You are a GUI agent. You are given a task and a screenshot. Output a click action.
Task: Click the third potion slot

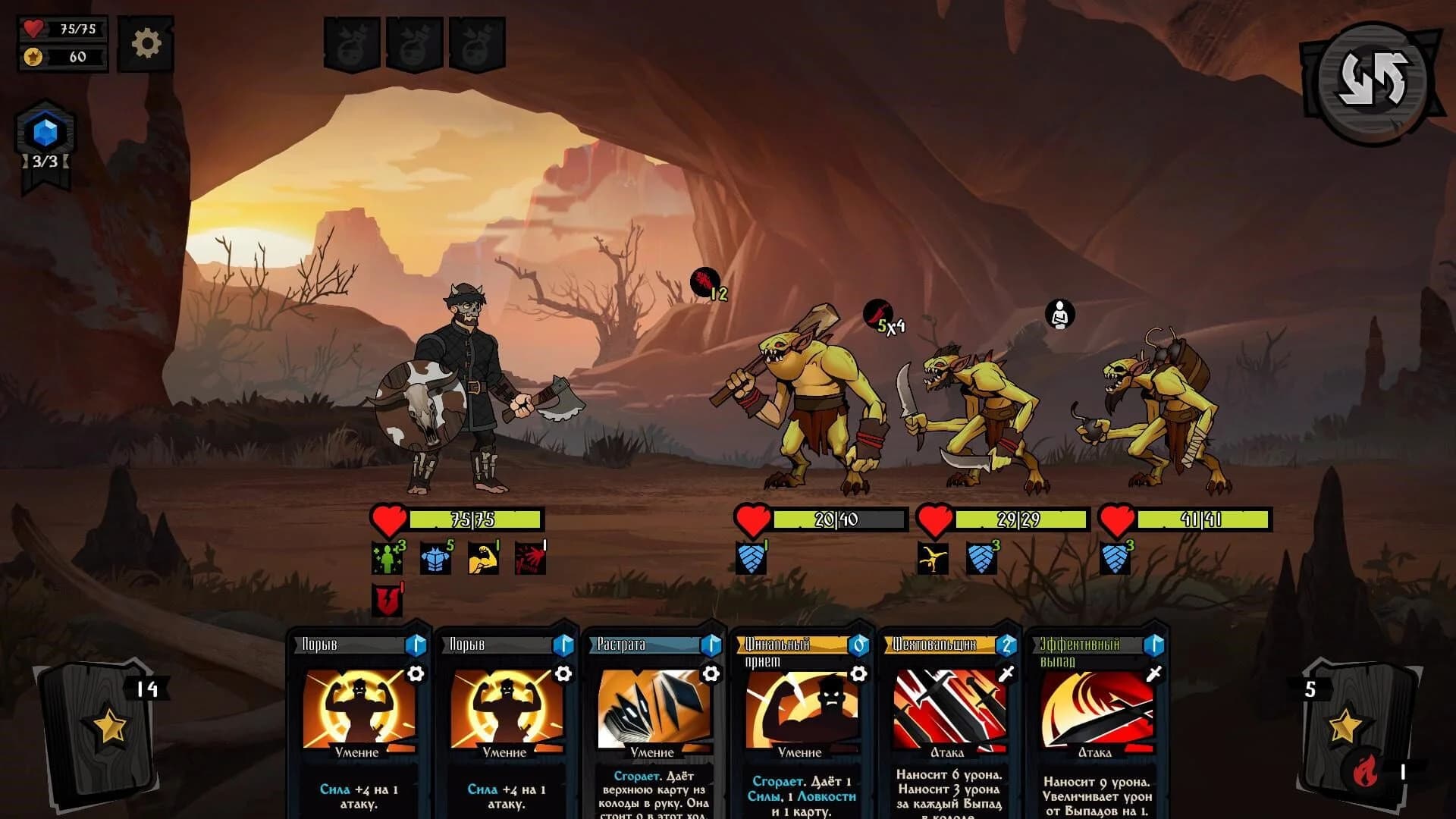pyautogui.click(x=478, y=42)
